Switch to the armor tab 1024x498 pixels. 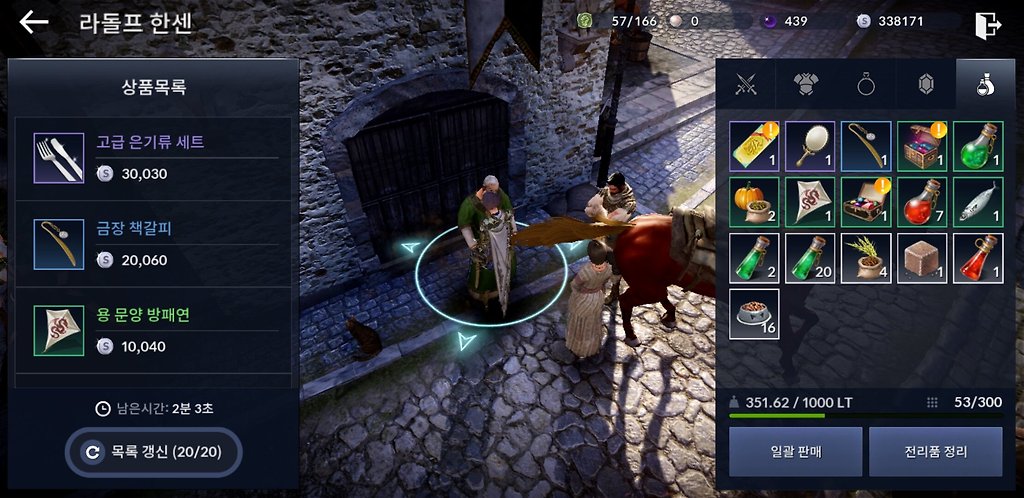805,86
